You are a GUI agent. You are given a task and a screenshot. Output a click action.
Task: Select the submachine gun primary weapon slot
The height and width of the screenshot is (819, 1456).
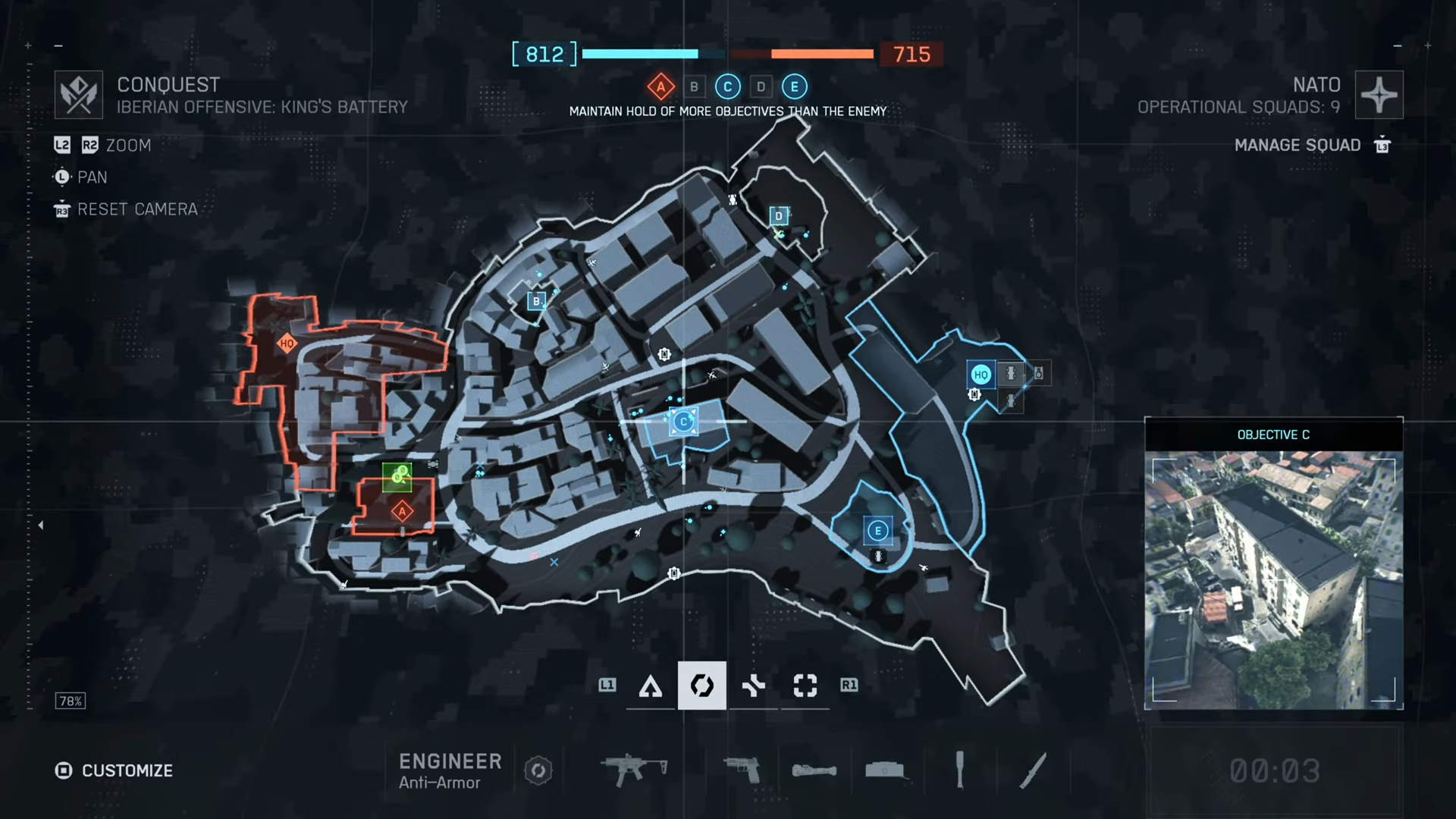coord(633,770)
